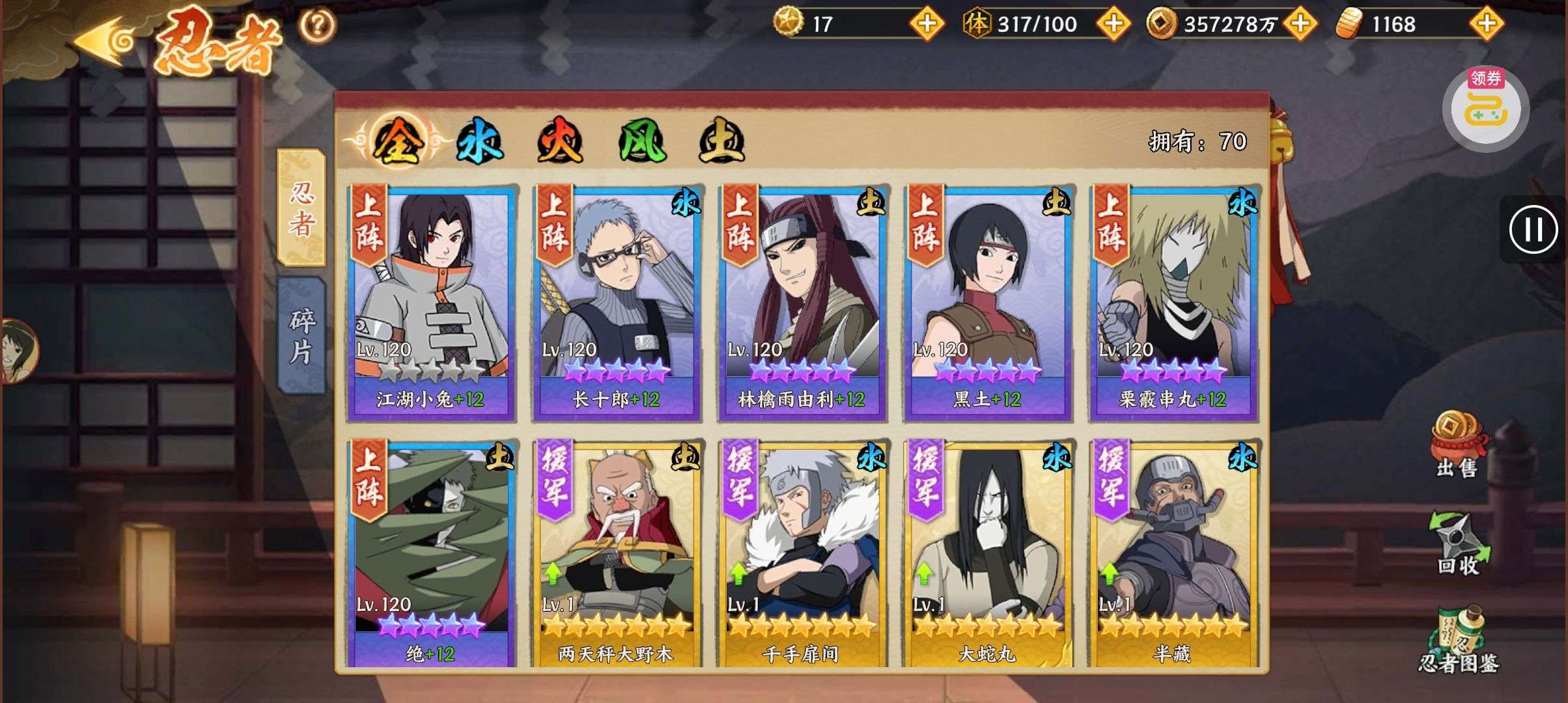Open the 忍者图鉴 ninja encyclopedia

(x=1459, y=641)
